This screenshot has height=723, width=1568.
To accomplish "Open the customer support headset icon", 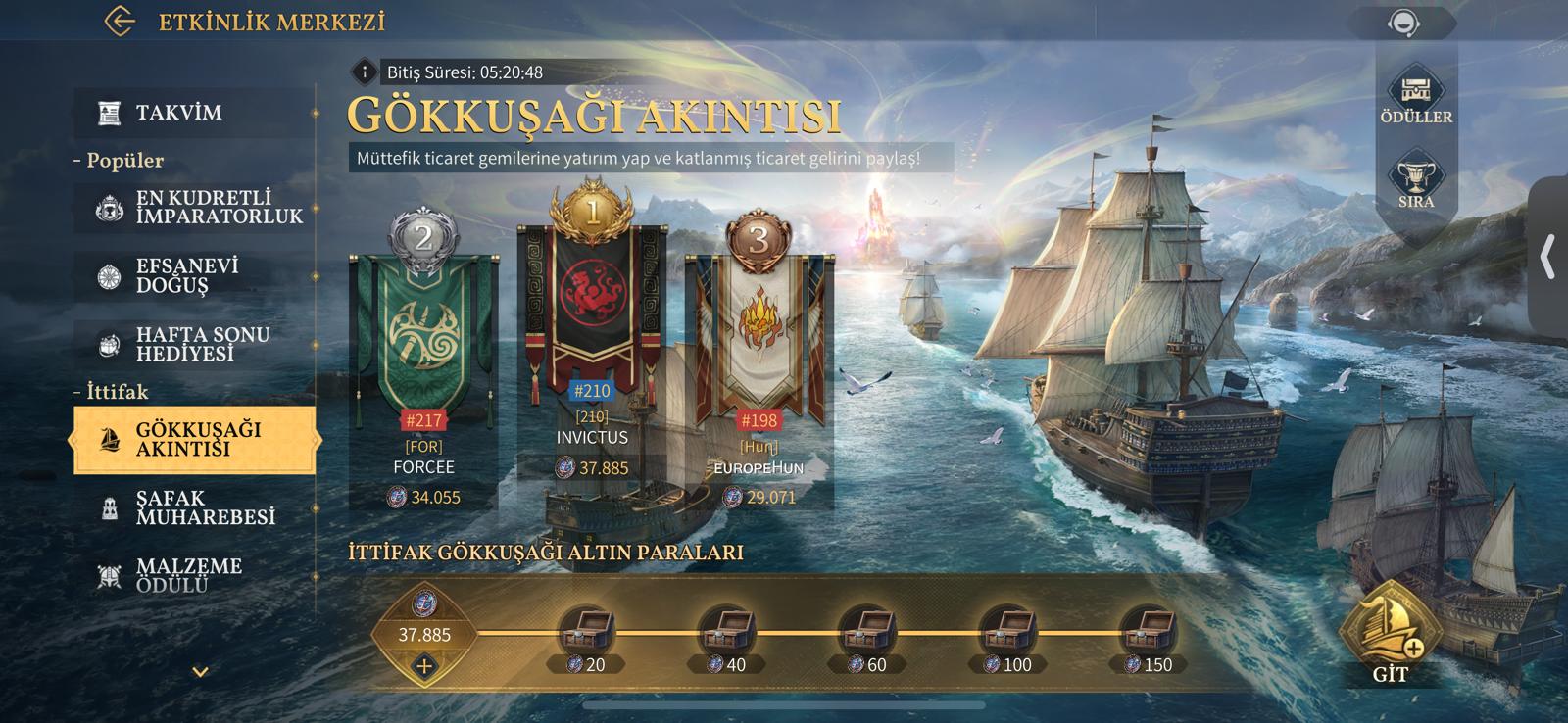I will [1404, 24].
